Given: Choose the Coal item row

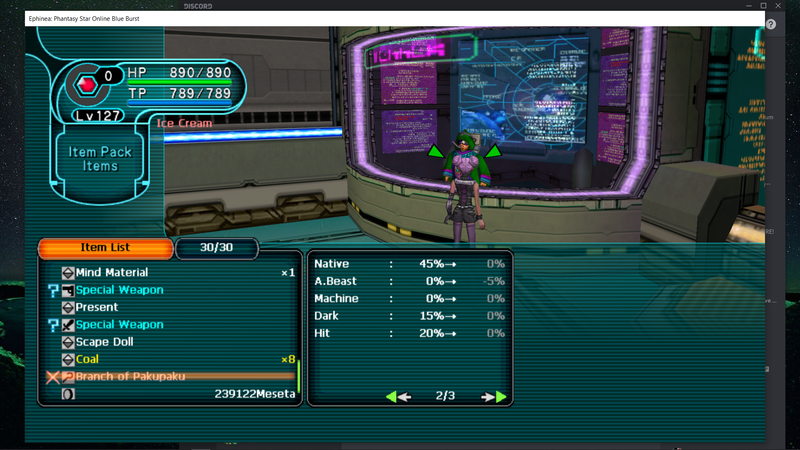Looking at the screenshot, I should pos(88,359).
